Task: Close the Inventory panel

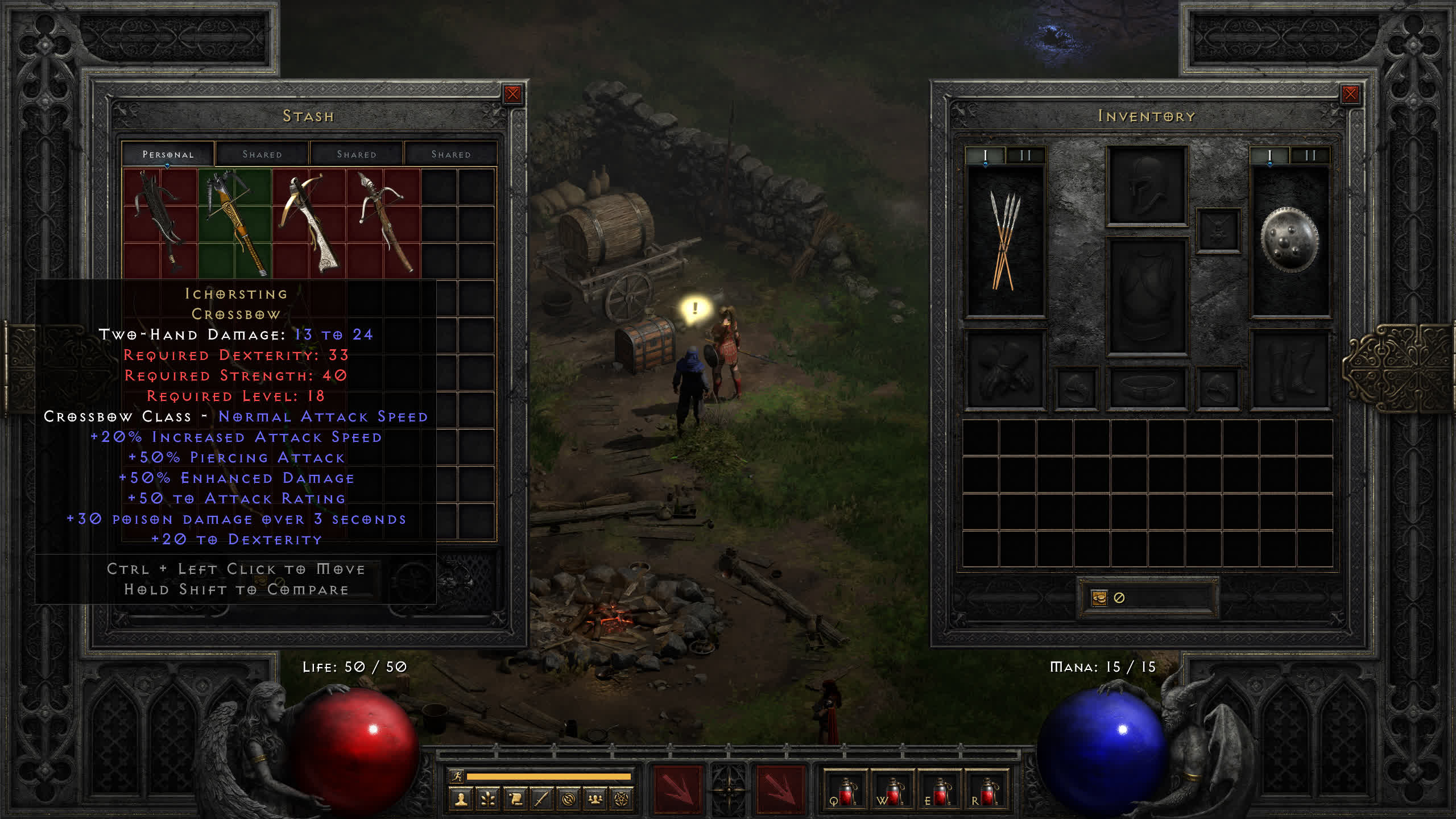Action: [x=1350, y=94]
